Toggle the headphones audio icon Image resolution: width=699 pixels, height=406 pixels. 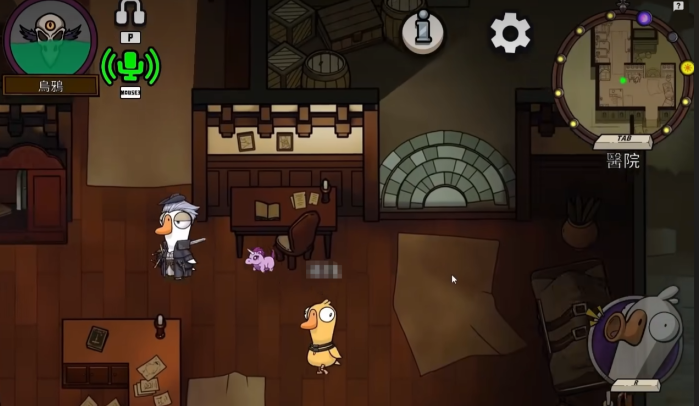click(x=130, y=12)
